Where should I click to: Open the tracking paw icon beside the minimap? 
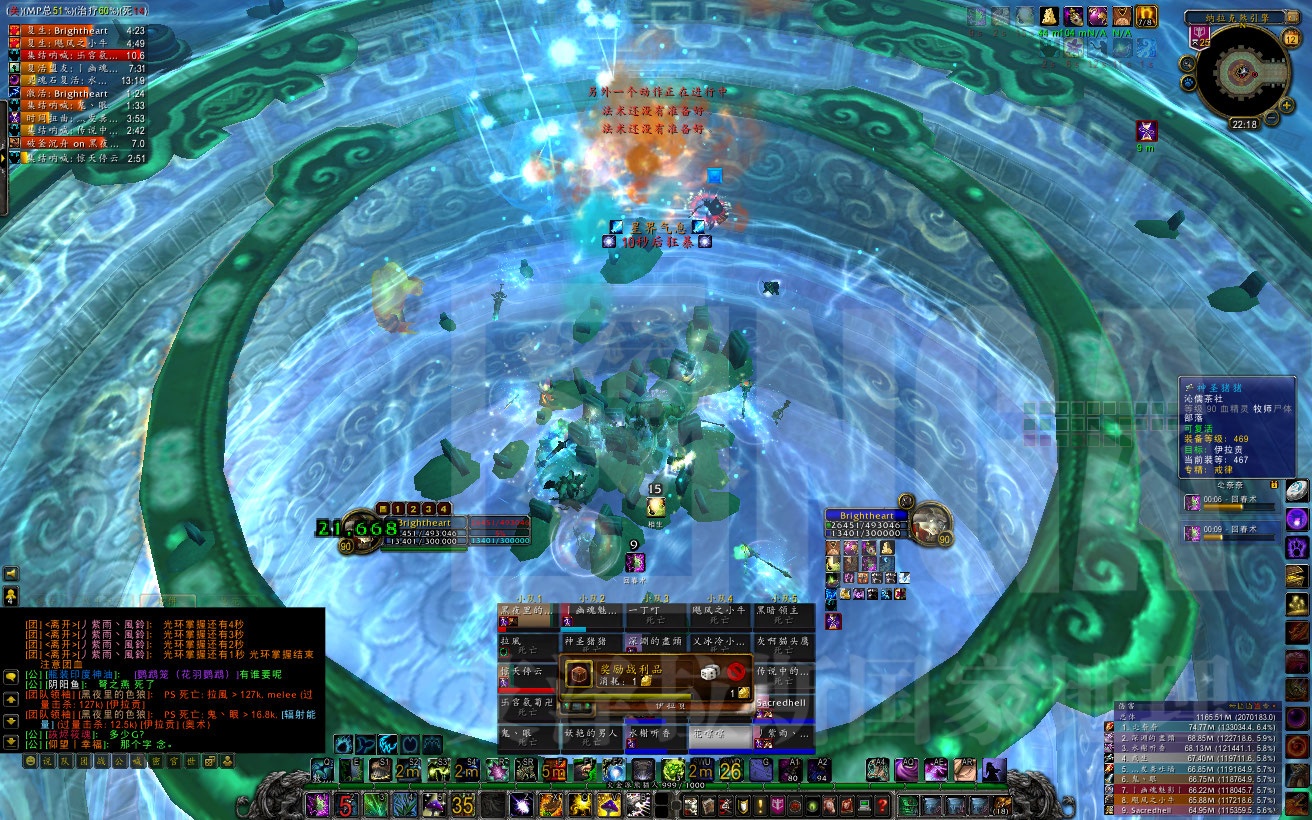(x=1187, y=82)
